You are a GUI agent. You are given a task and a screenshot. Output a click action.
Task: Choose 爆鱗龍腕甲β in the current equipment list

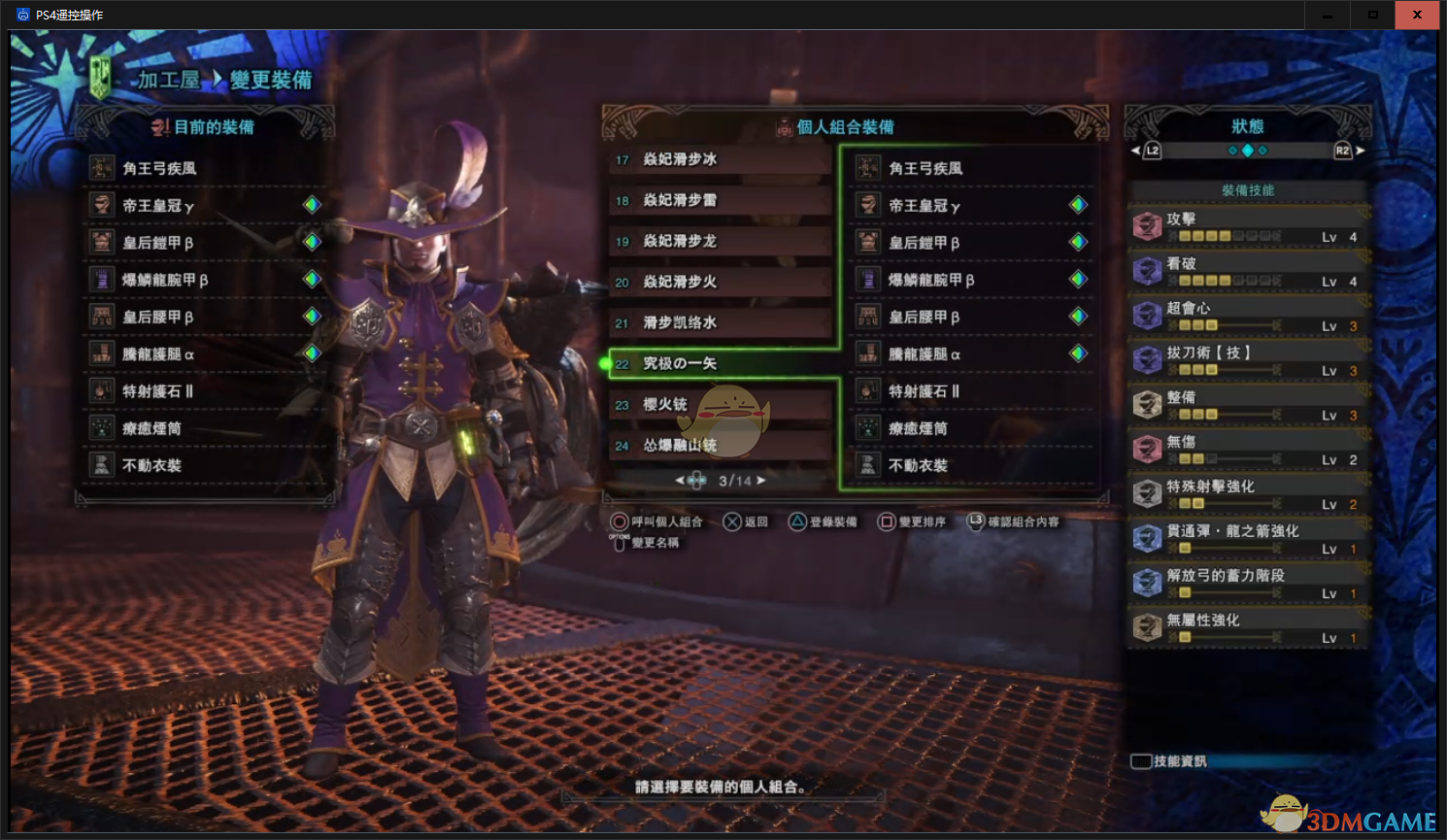click(x=165, y=280)
